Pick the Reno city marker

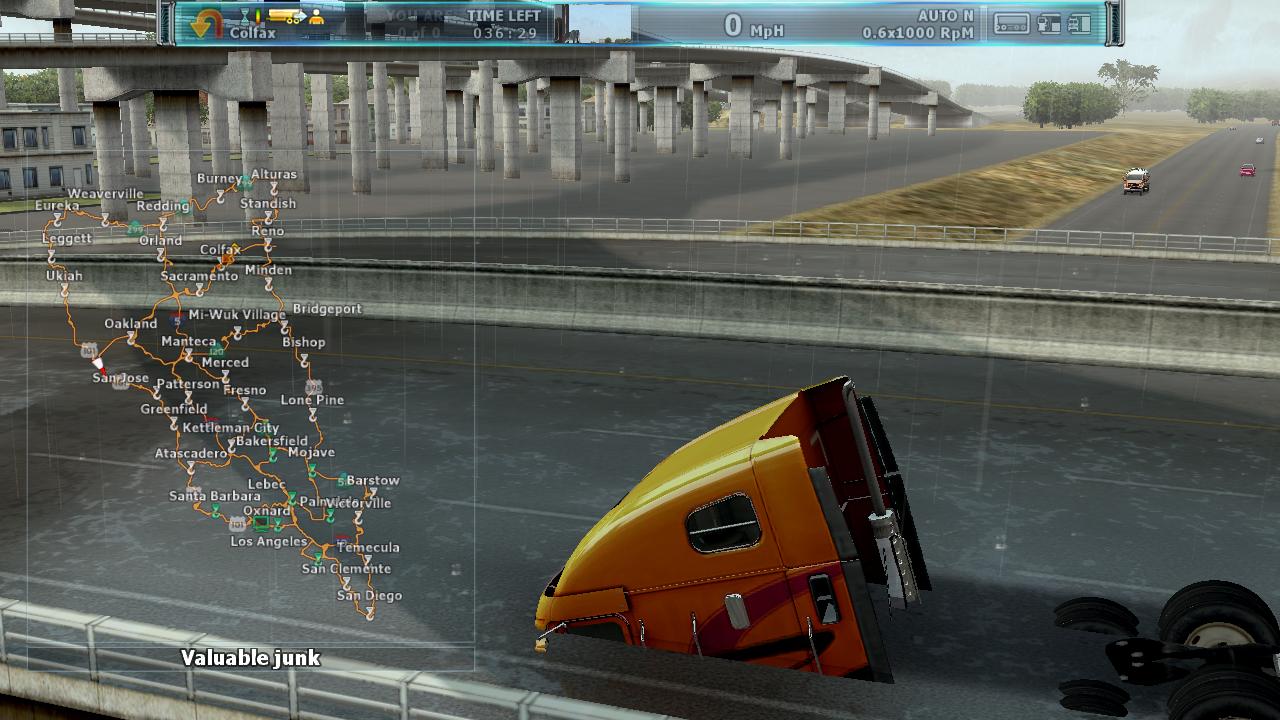point(268,244)
